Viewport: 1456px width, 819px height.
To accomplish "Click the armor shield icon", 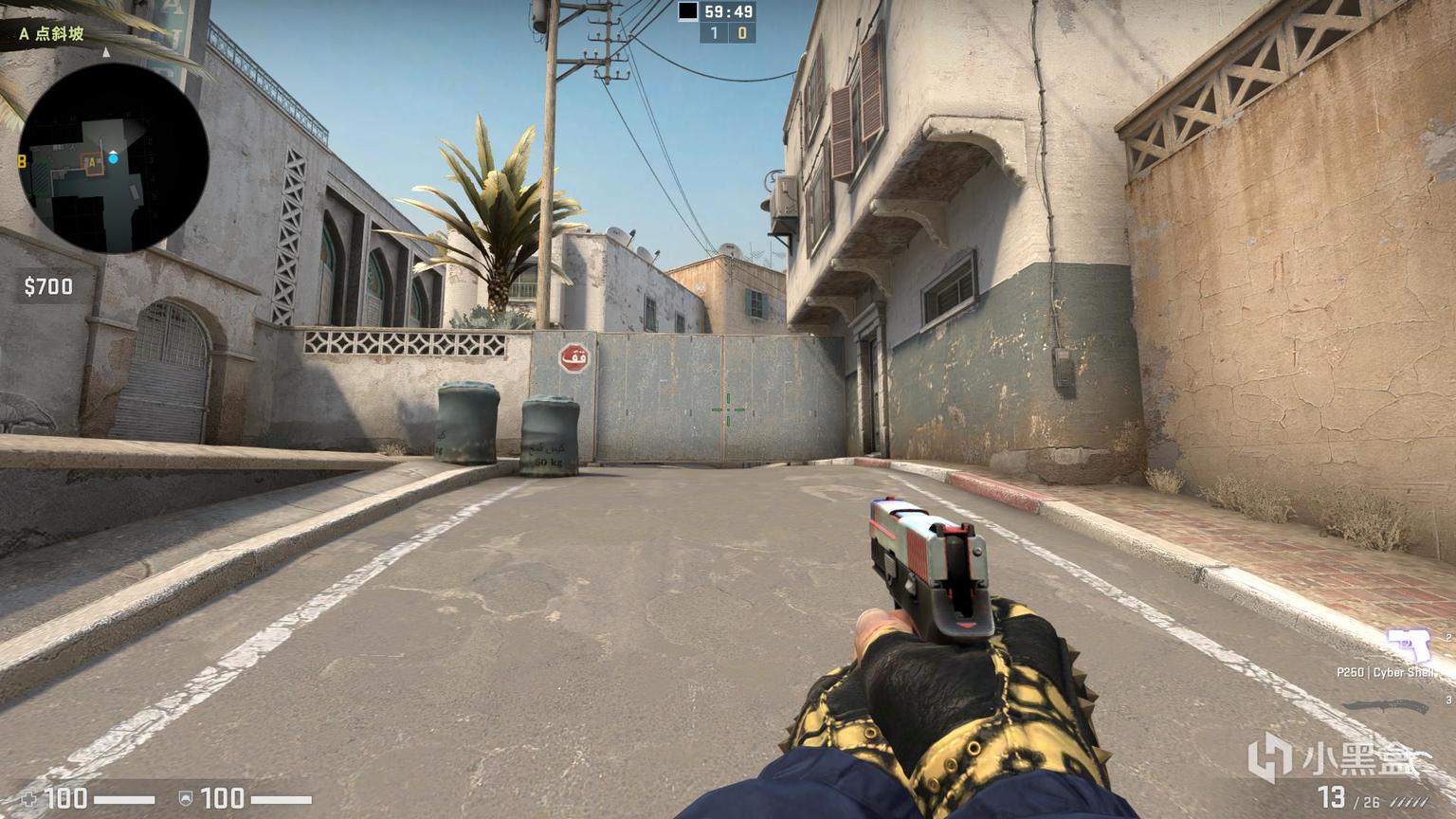I will tap(186, 799).
